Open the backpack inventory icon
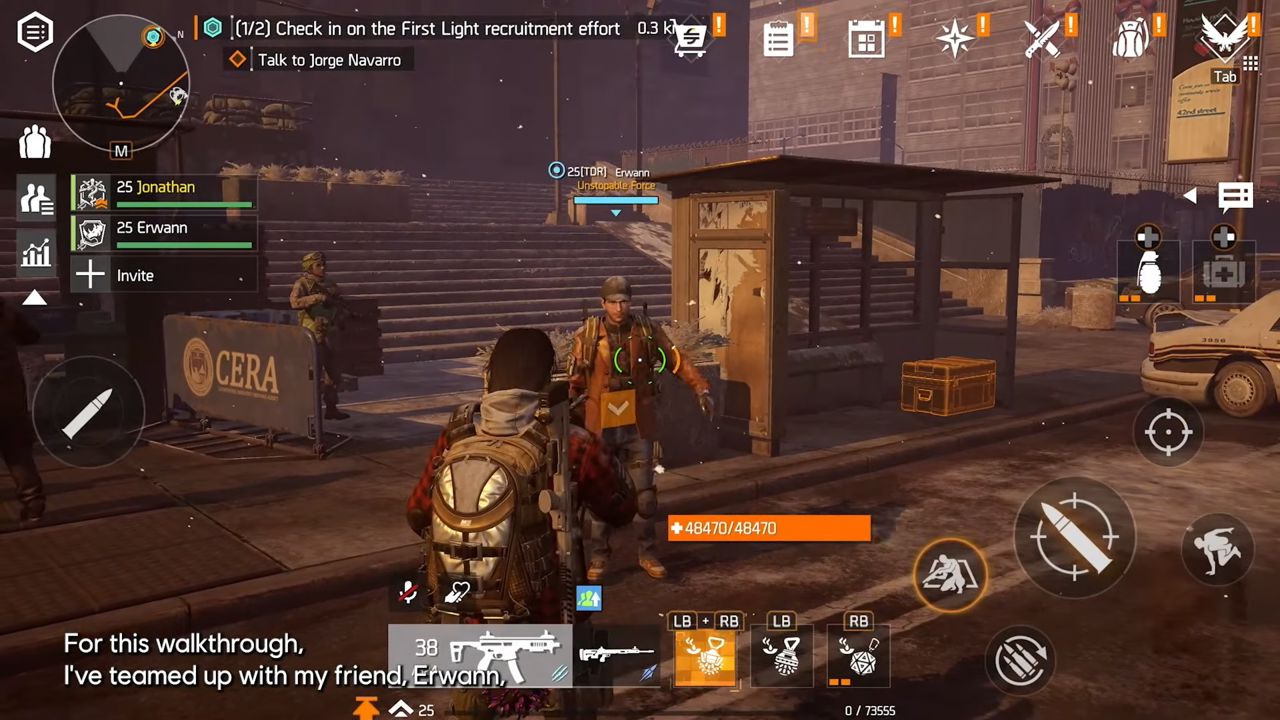 click(x=1130, y=38)
